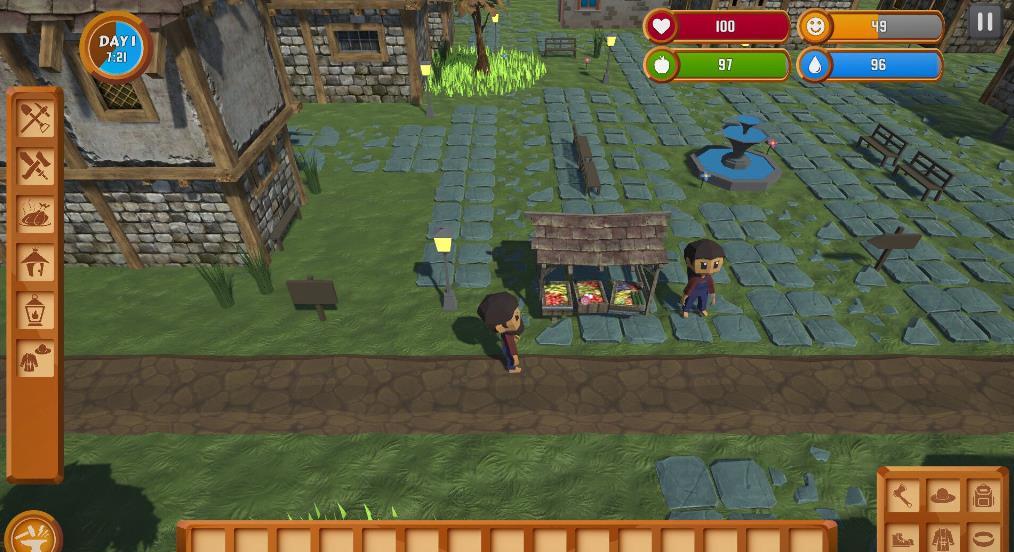Open the coat and hat clothing category
1014x552 pixels.
click(x=35, y=358)
